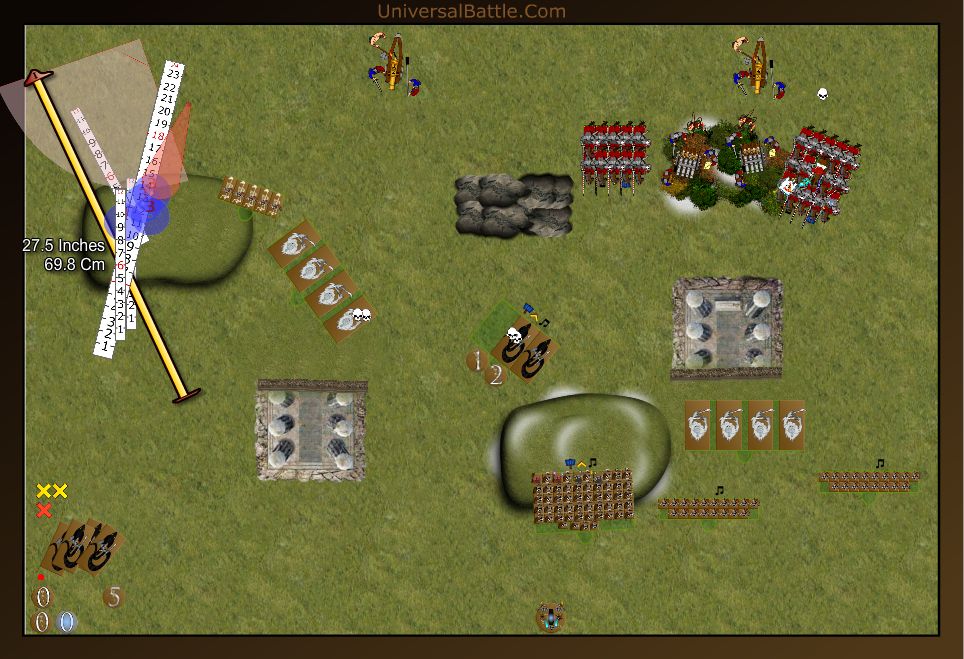Pick the white skull marker token
Viewport: 964px width, 659px height.
[x=822, y=94]
